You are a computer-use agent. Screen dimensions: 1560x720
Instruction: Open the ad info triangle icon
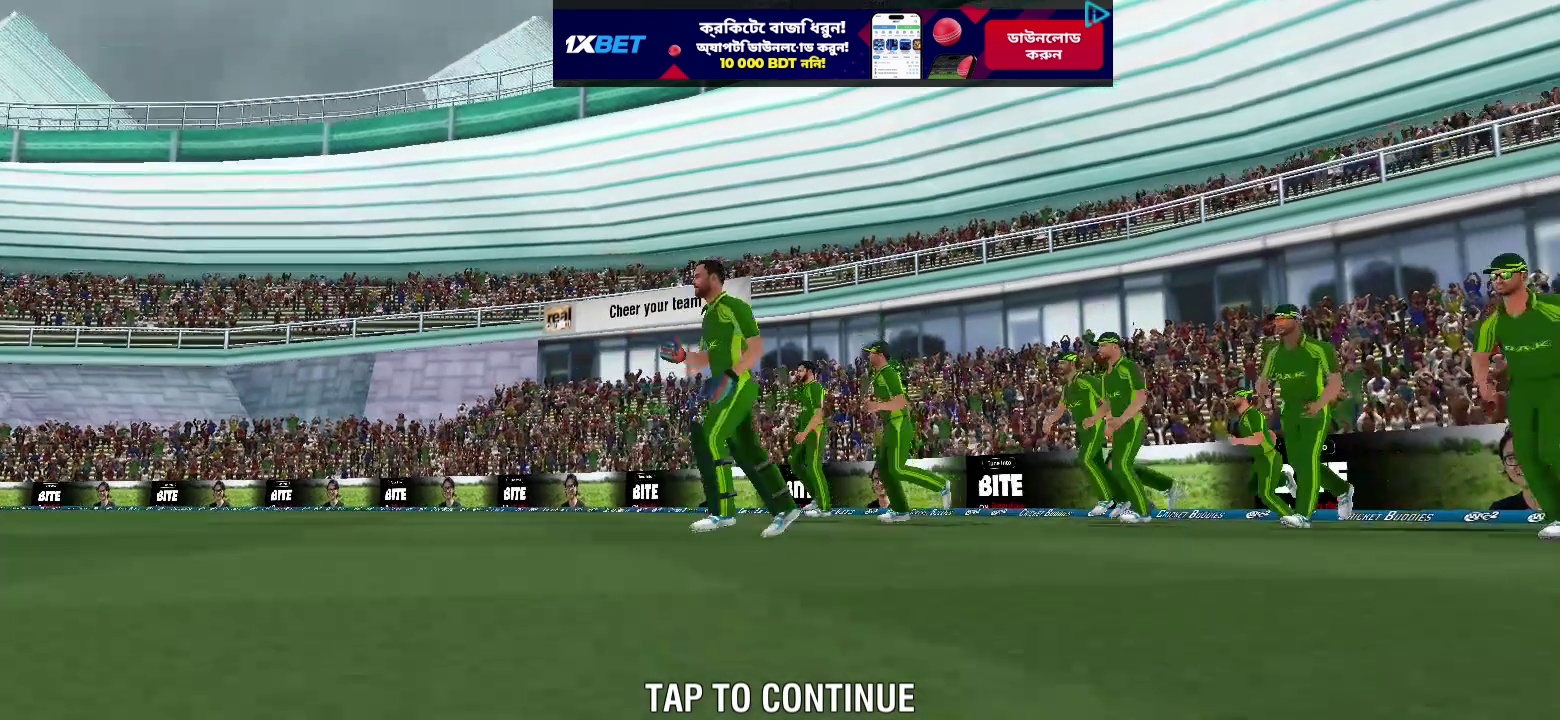(x=1096, y=14)
